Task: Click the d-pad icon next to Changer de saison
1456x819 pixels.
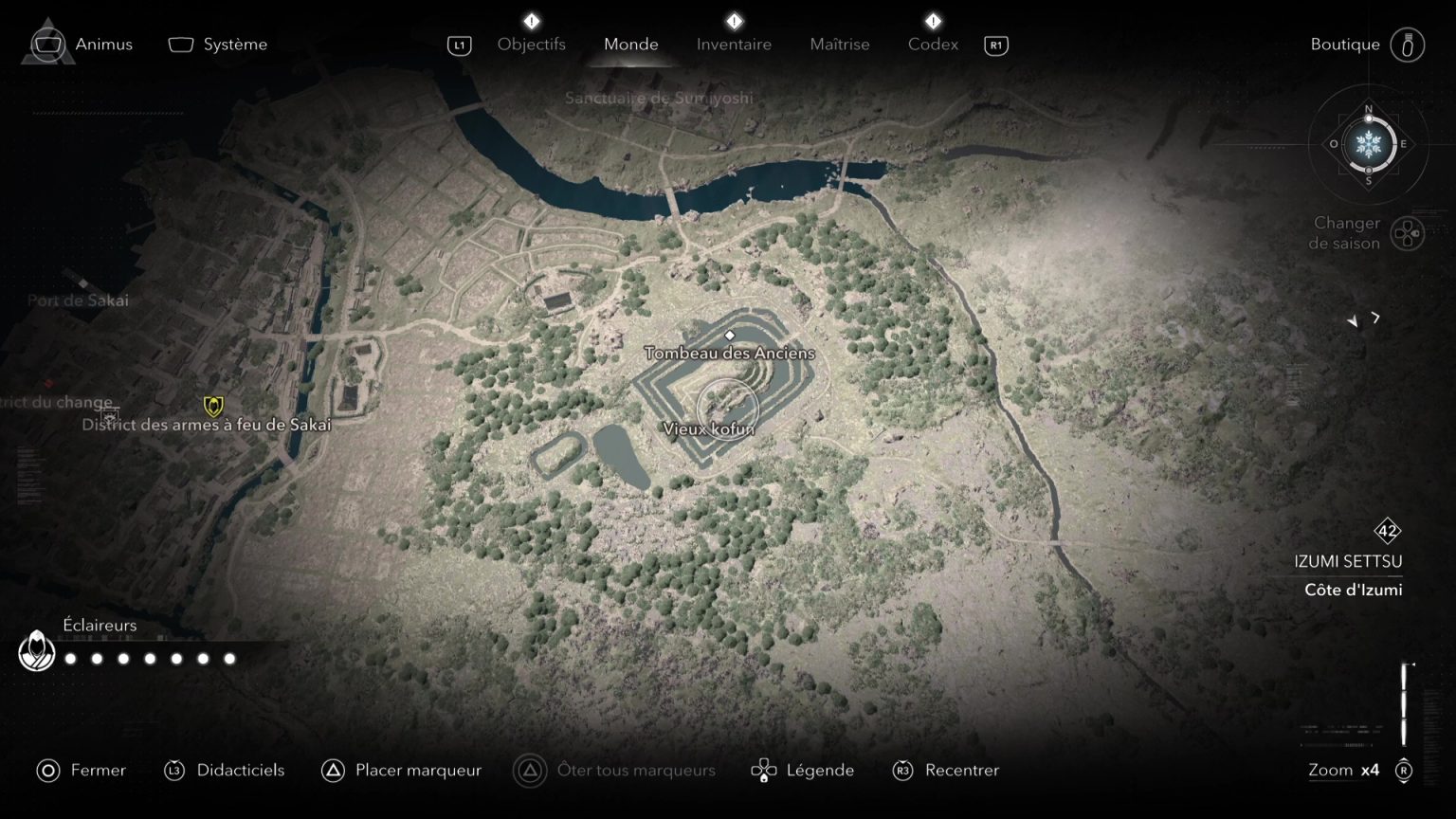Action: 1407,232
